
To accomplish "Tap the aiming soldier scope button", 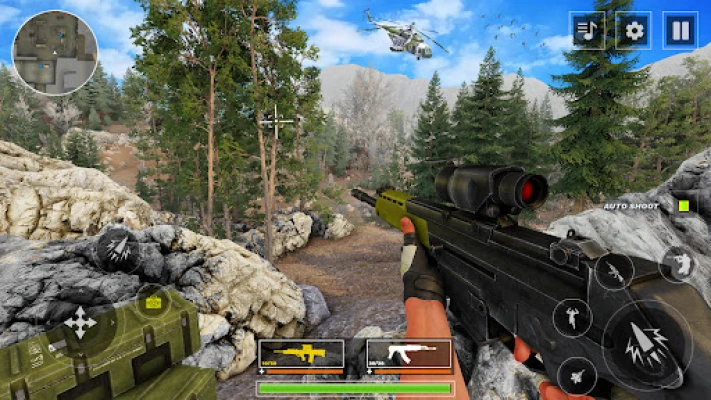I will click(x=680, y=264).
